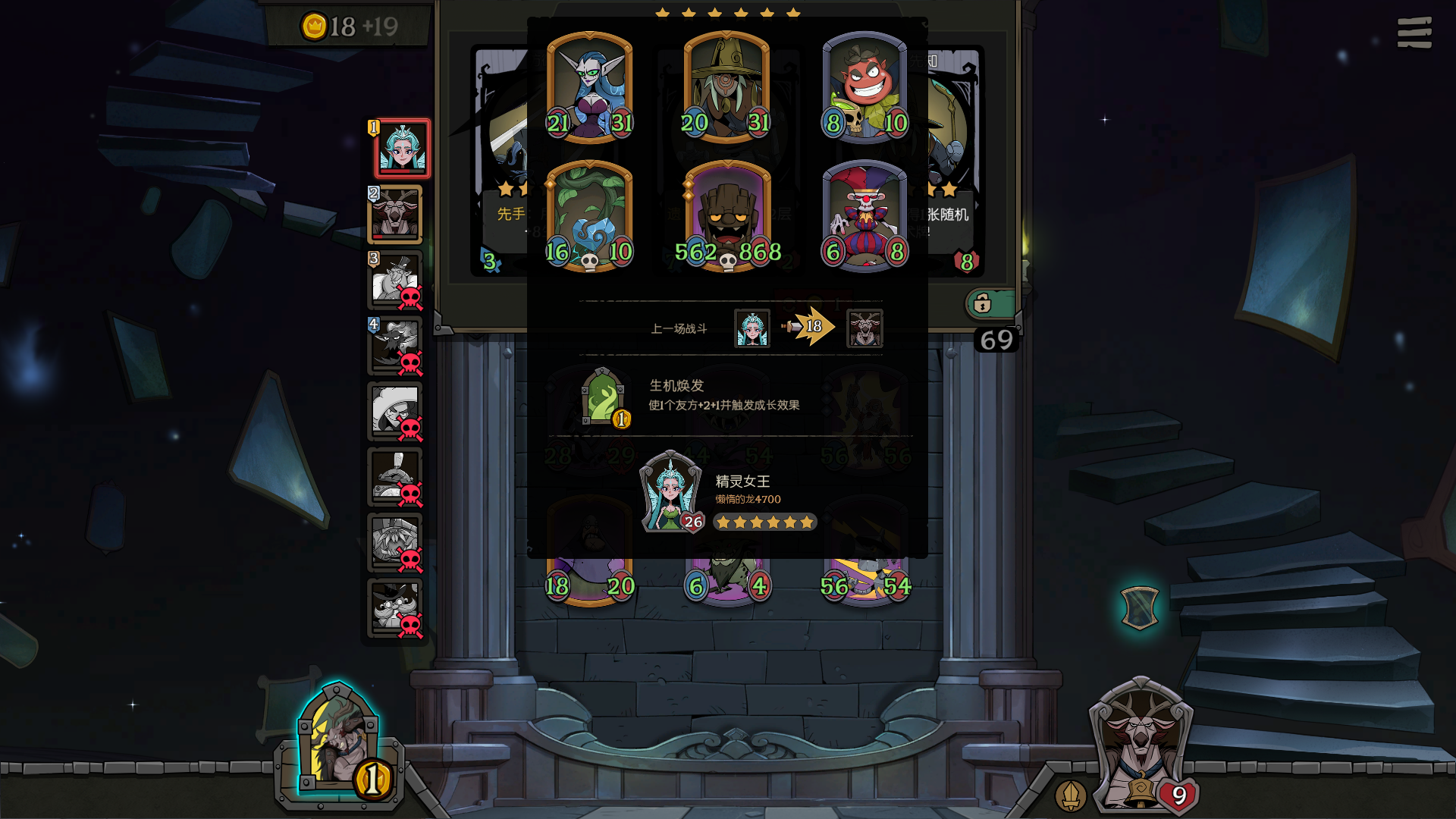Screen dimensions: 1456x819
Task: Click the damage arrow showing 18 in last battle
Action: coord(813,326)
